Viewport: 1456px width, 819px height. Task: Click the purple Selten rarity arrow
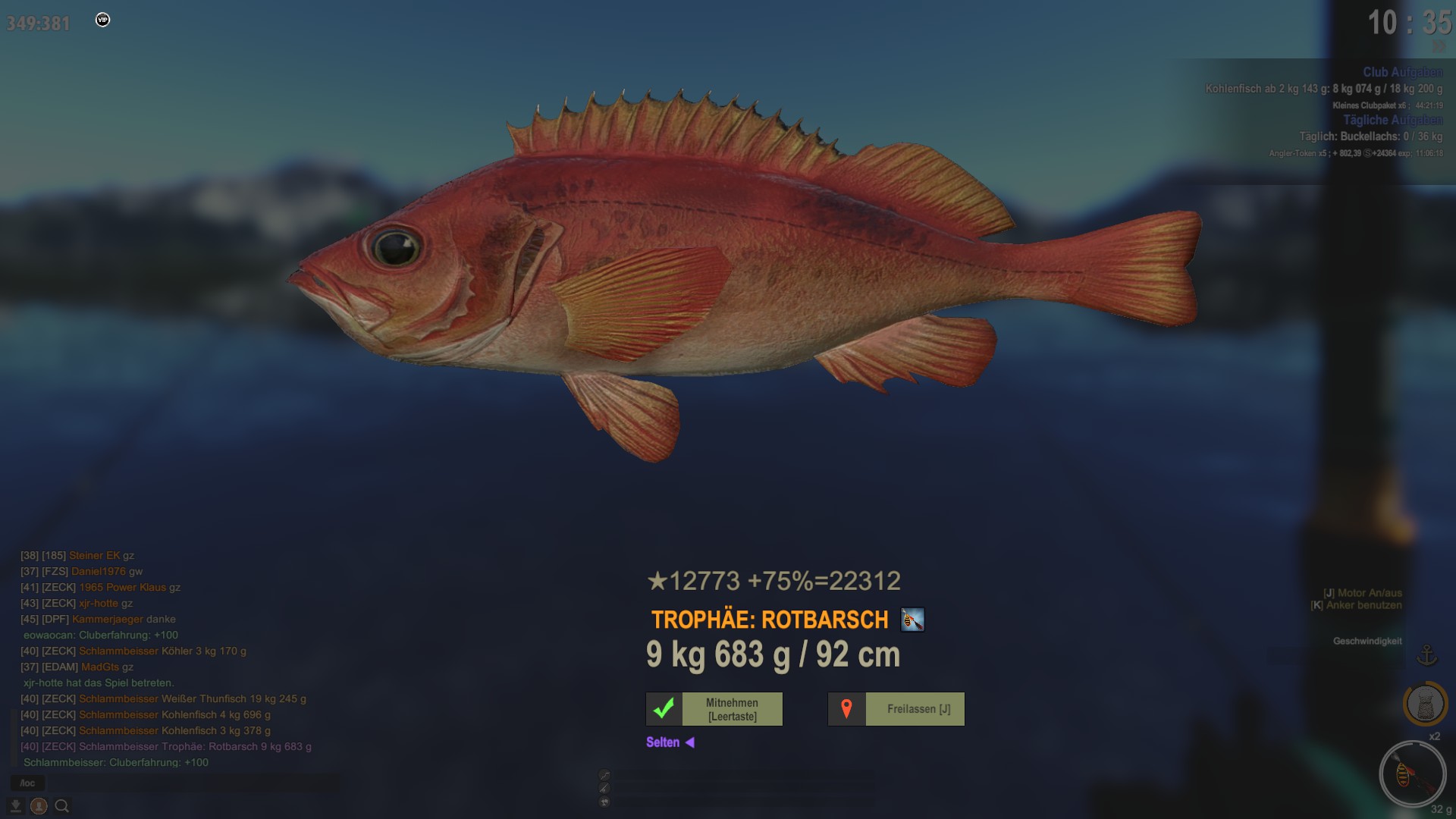pyautogui.click(x=689, y=742)
